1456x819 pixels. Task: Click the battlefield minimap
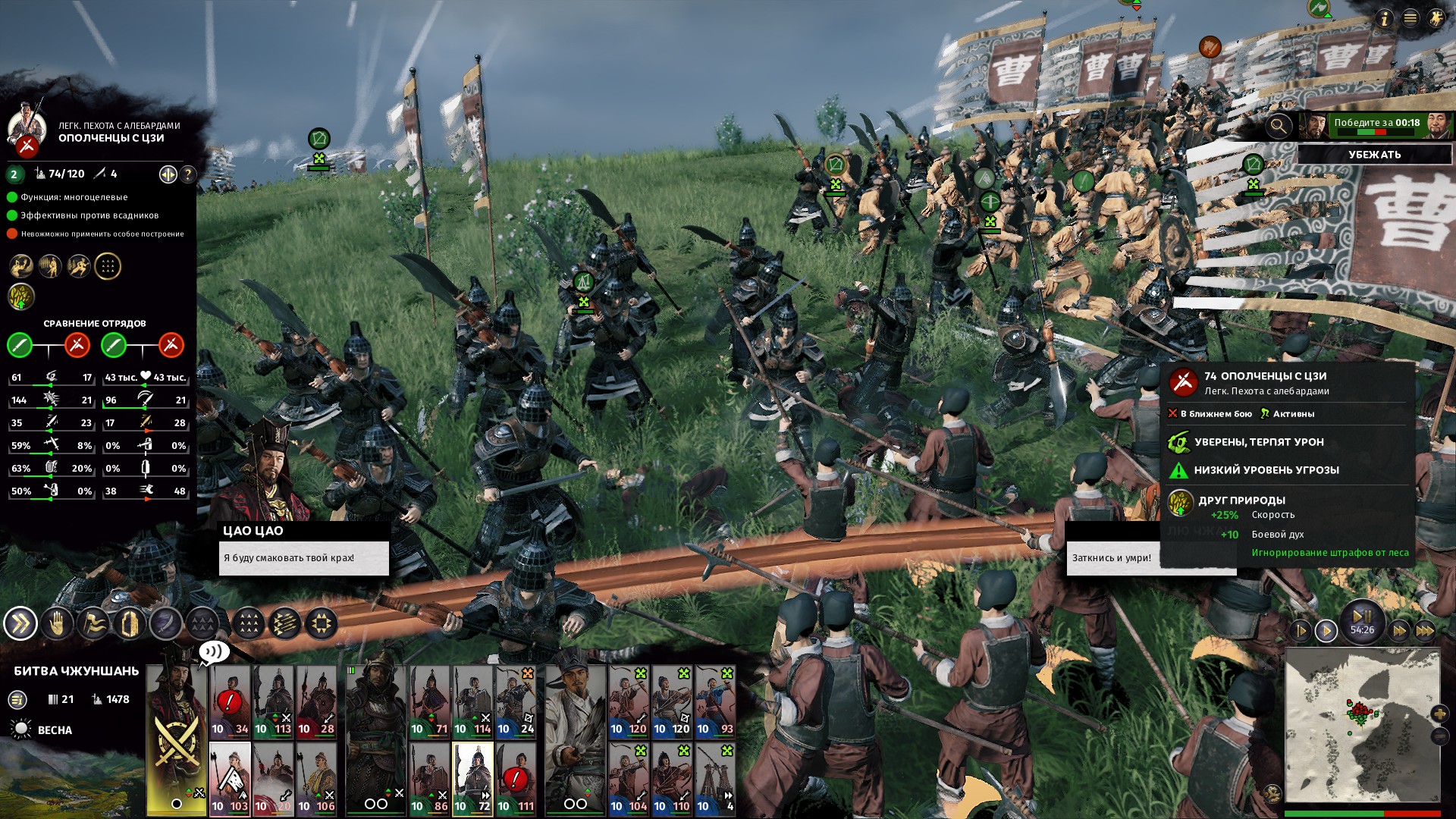point(1362,724)
